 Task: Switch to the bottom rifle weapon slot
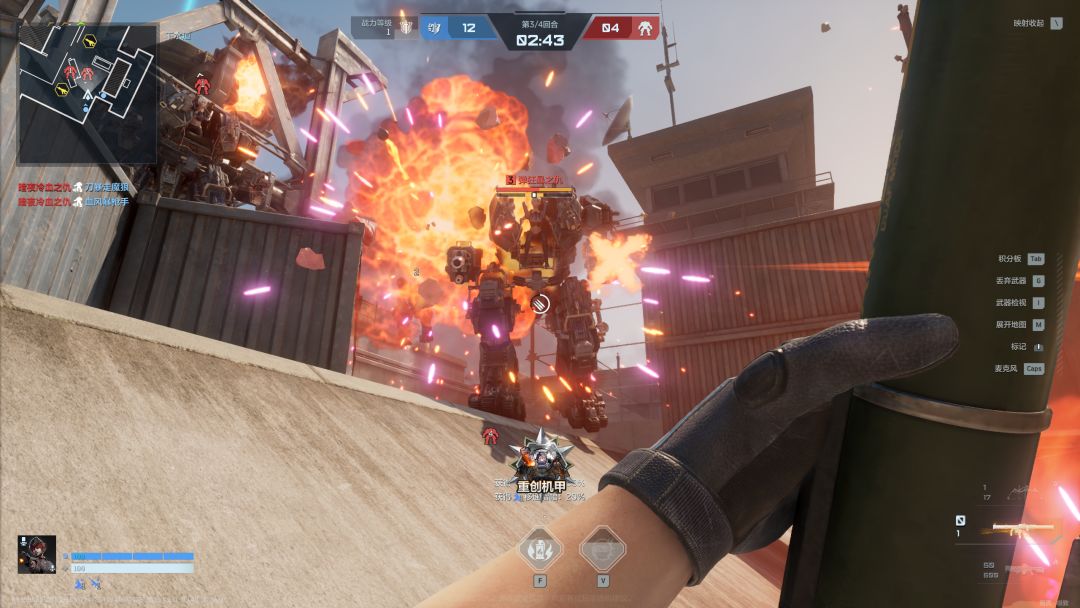click(1024, 569)
